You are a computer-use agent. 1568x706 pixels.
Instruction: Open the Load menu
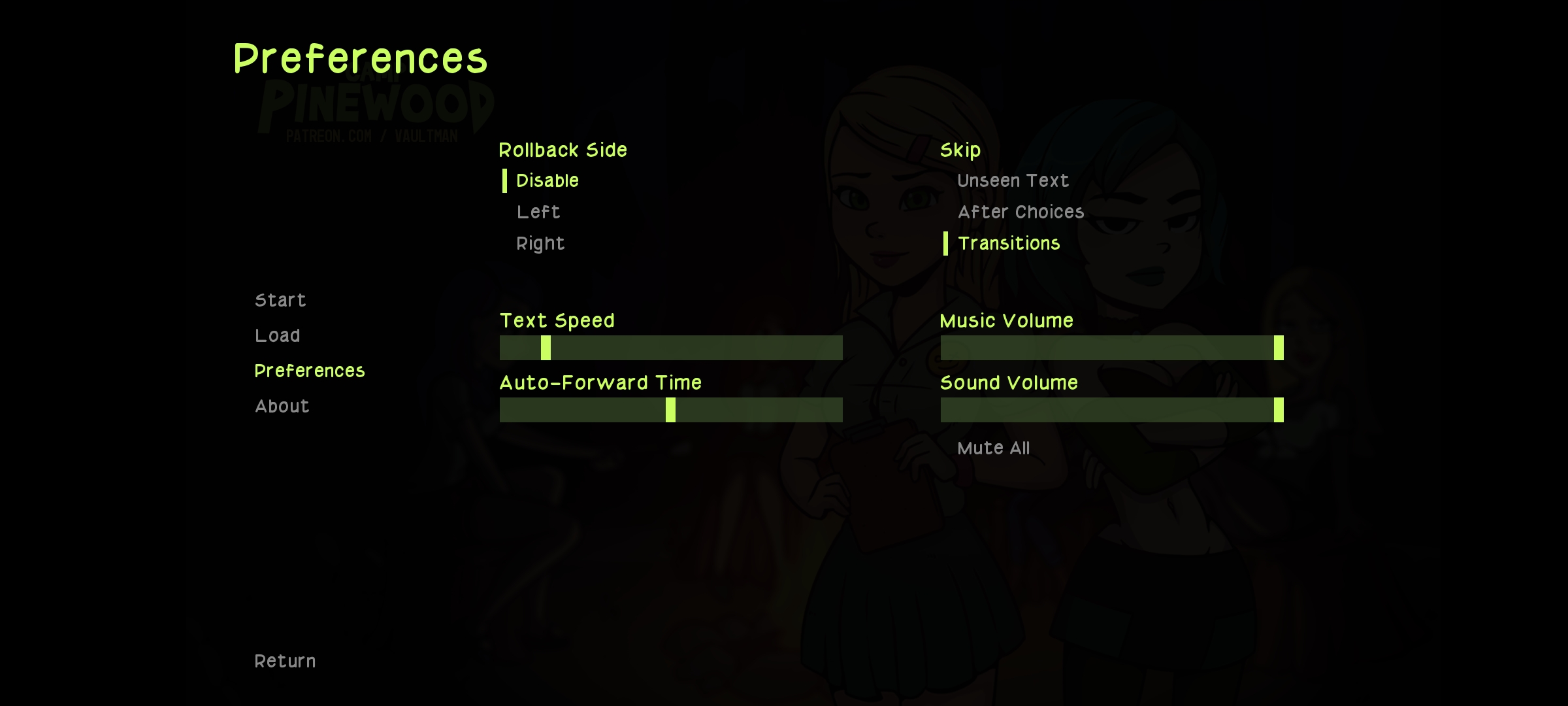coord(278,336)
